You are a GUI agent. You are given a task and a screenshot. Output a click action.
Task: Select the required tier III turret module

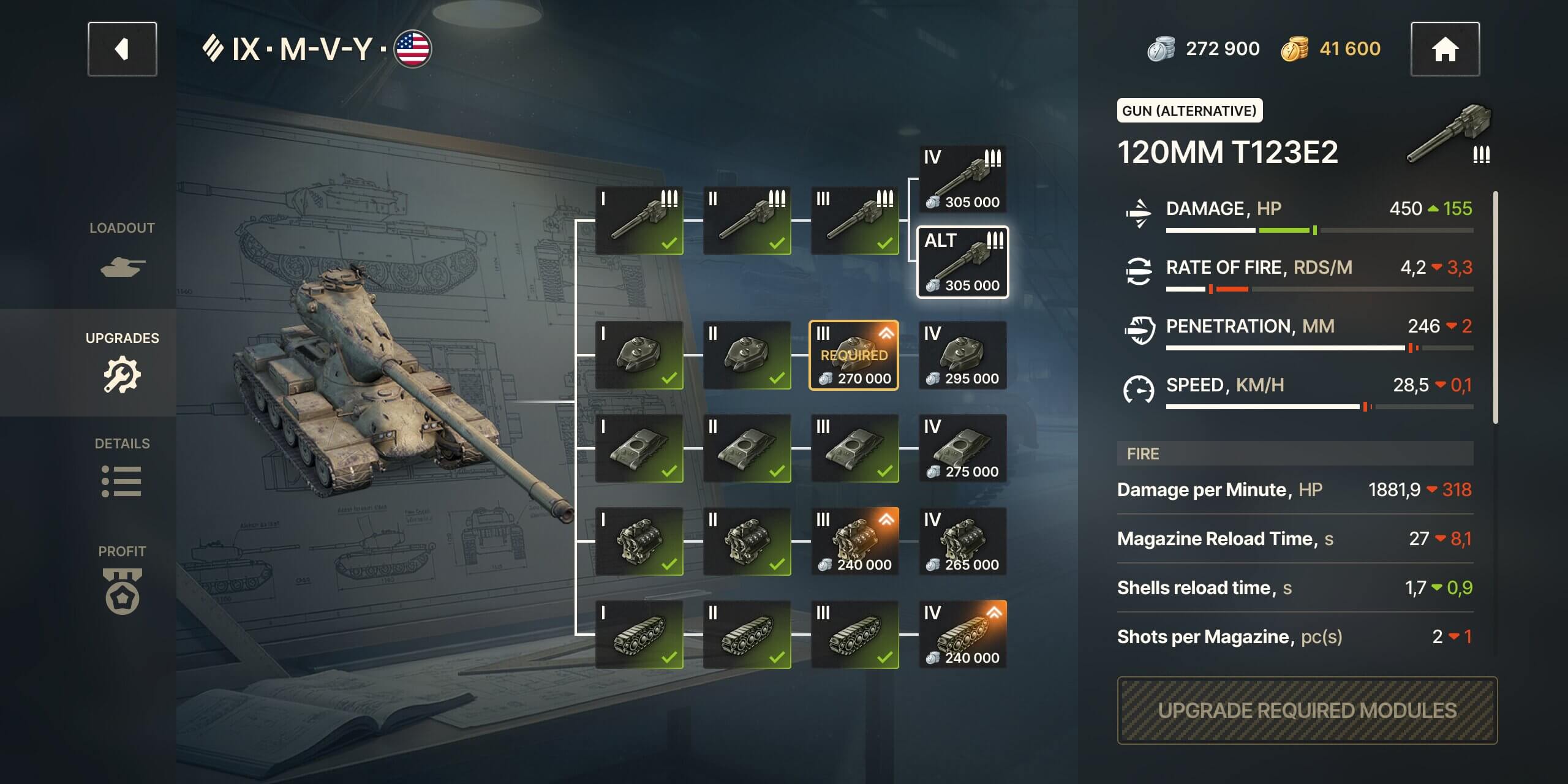pos(854,355)
